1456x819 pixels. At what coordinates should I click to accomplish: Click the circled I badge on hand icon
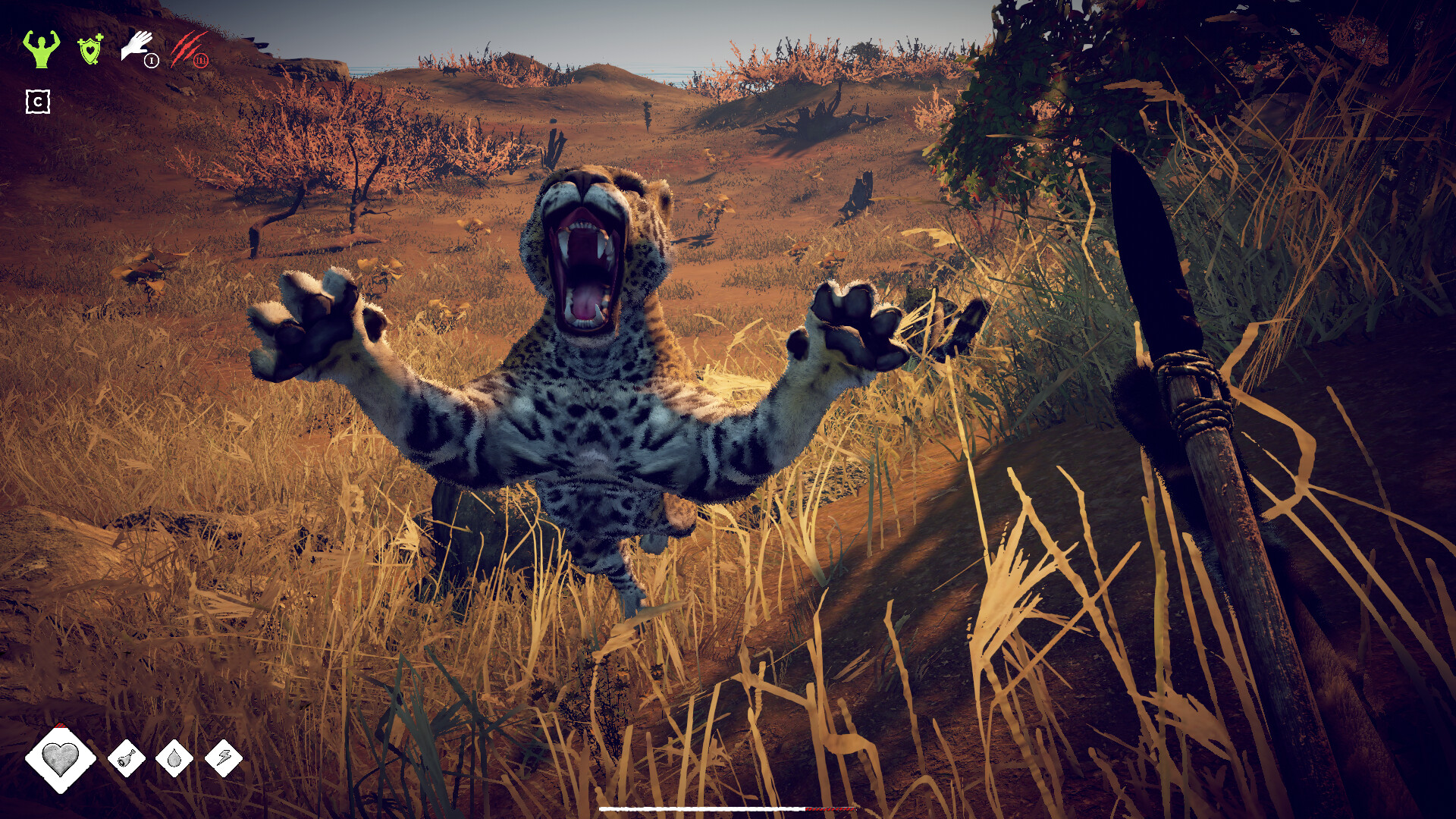(152, 61)
